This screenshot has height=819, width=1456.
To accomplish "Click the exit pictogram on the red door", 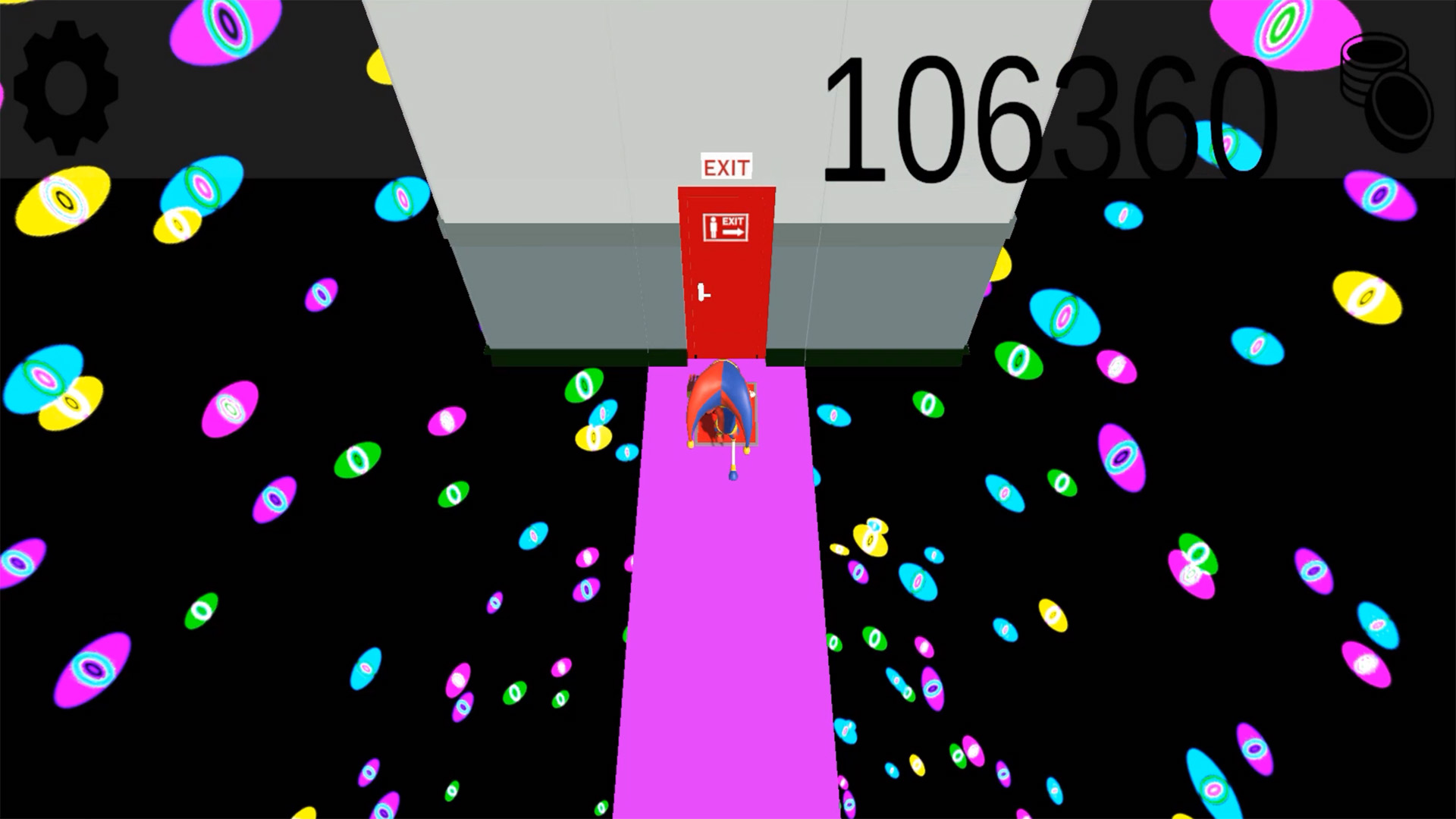I will (724, 225).
